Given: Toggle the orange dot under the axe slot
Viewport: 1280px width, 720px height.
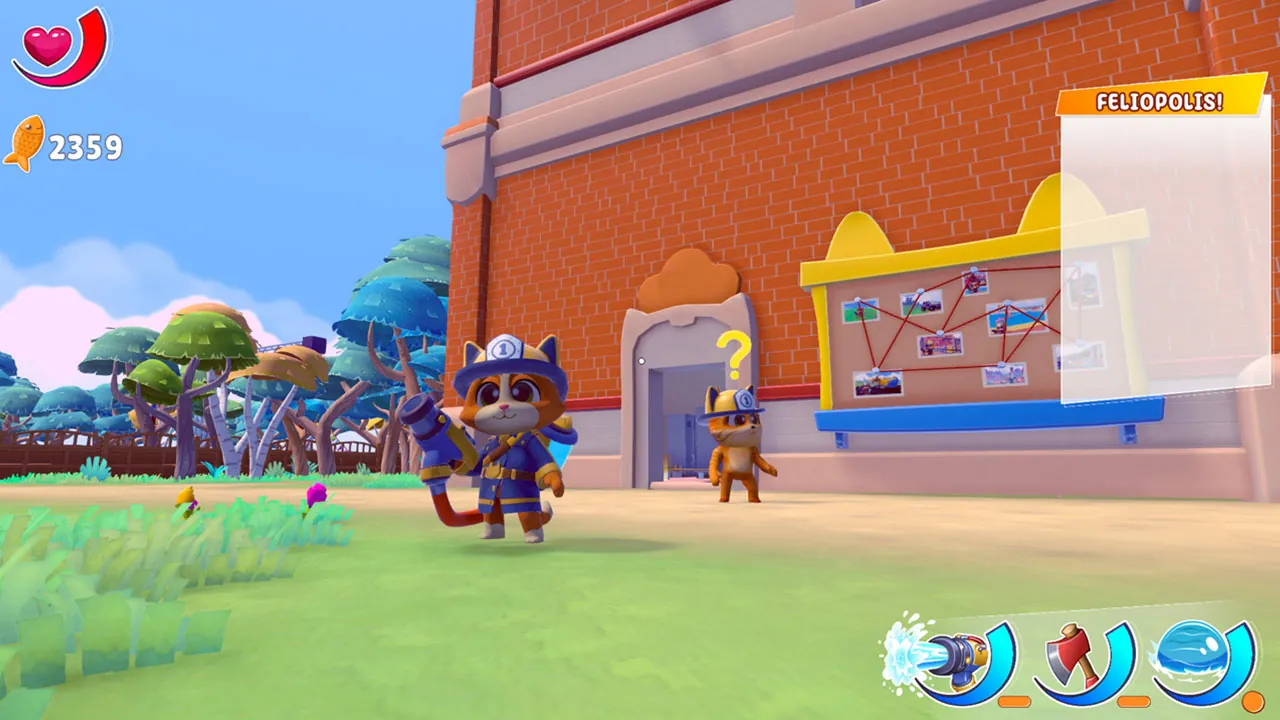Looking at the screenshot, I should 1132,700.
